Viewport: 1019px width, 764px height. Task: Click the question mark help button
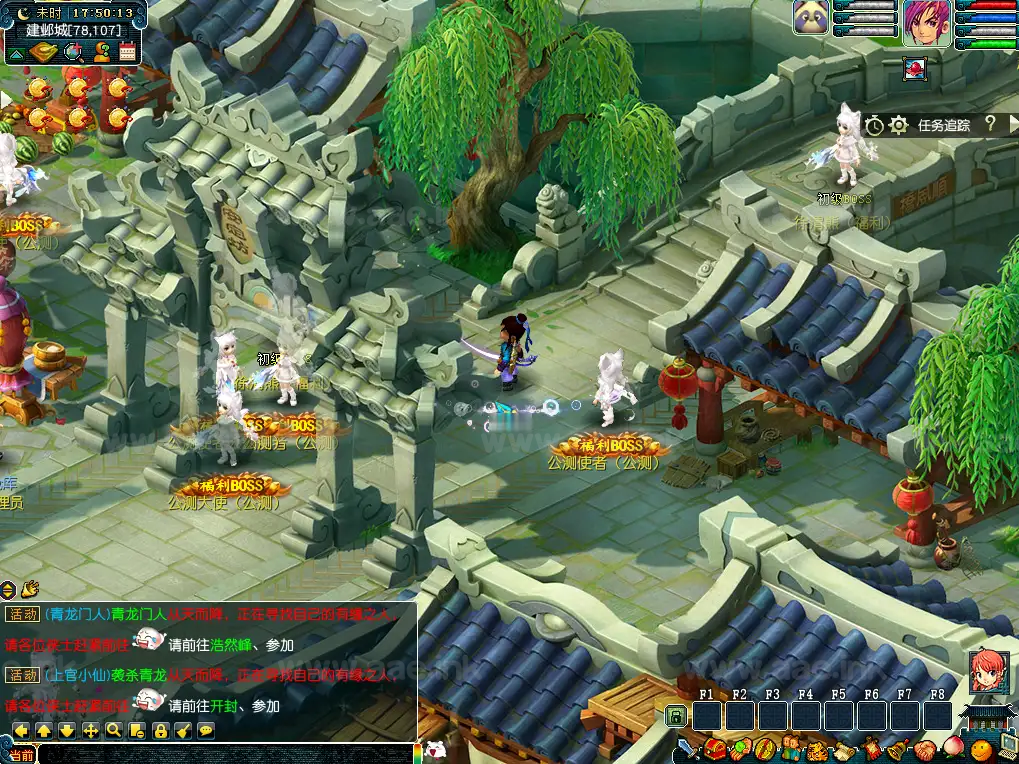[x=990, y=124]
